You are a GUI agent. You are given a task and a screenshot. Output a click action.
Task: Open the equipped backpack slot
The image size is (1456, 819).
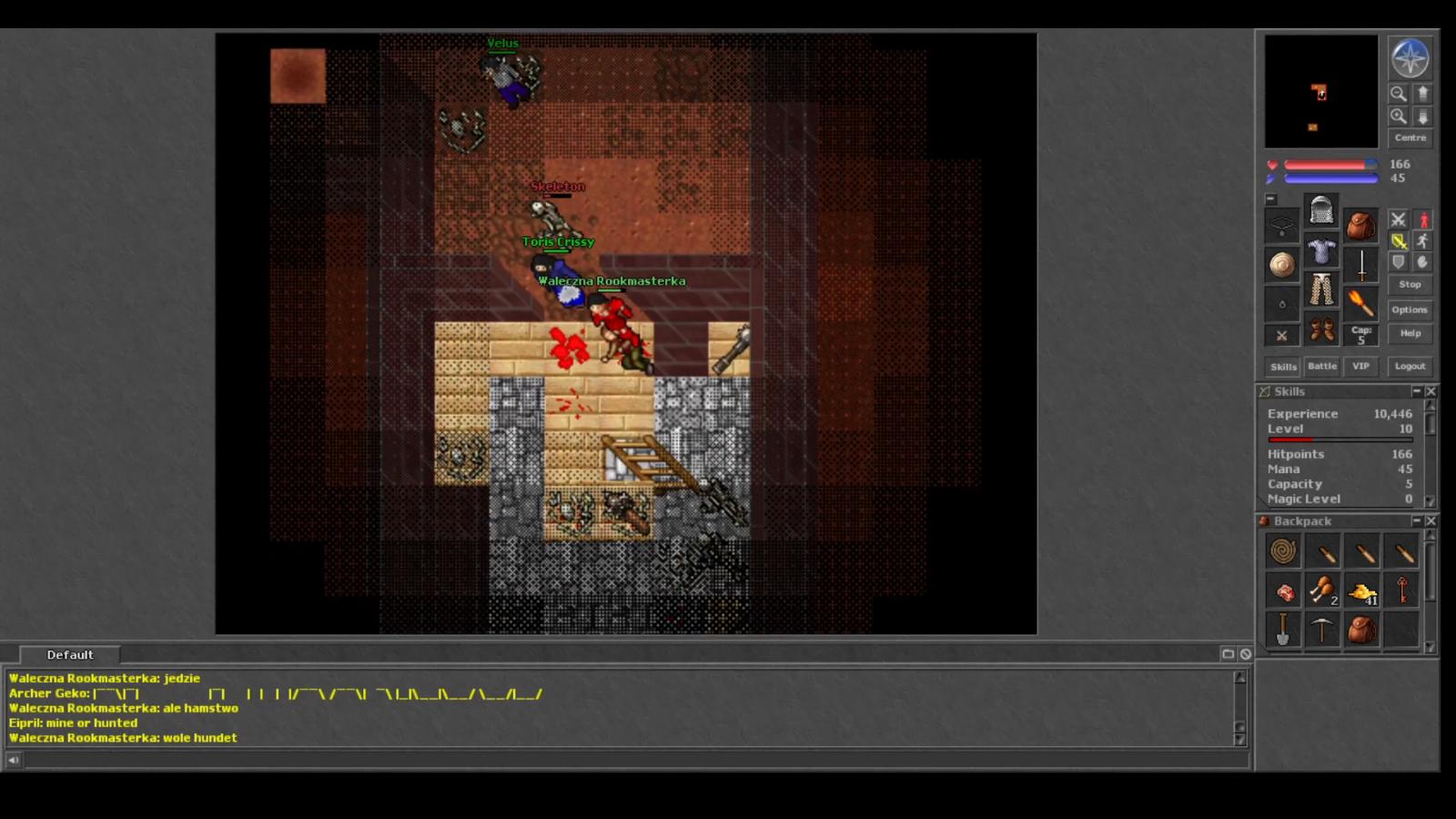[x=1360, y=225]
